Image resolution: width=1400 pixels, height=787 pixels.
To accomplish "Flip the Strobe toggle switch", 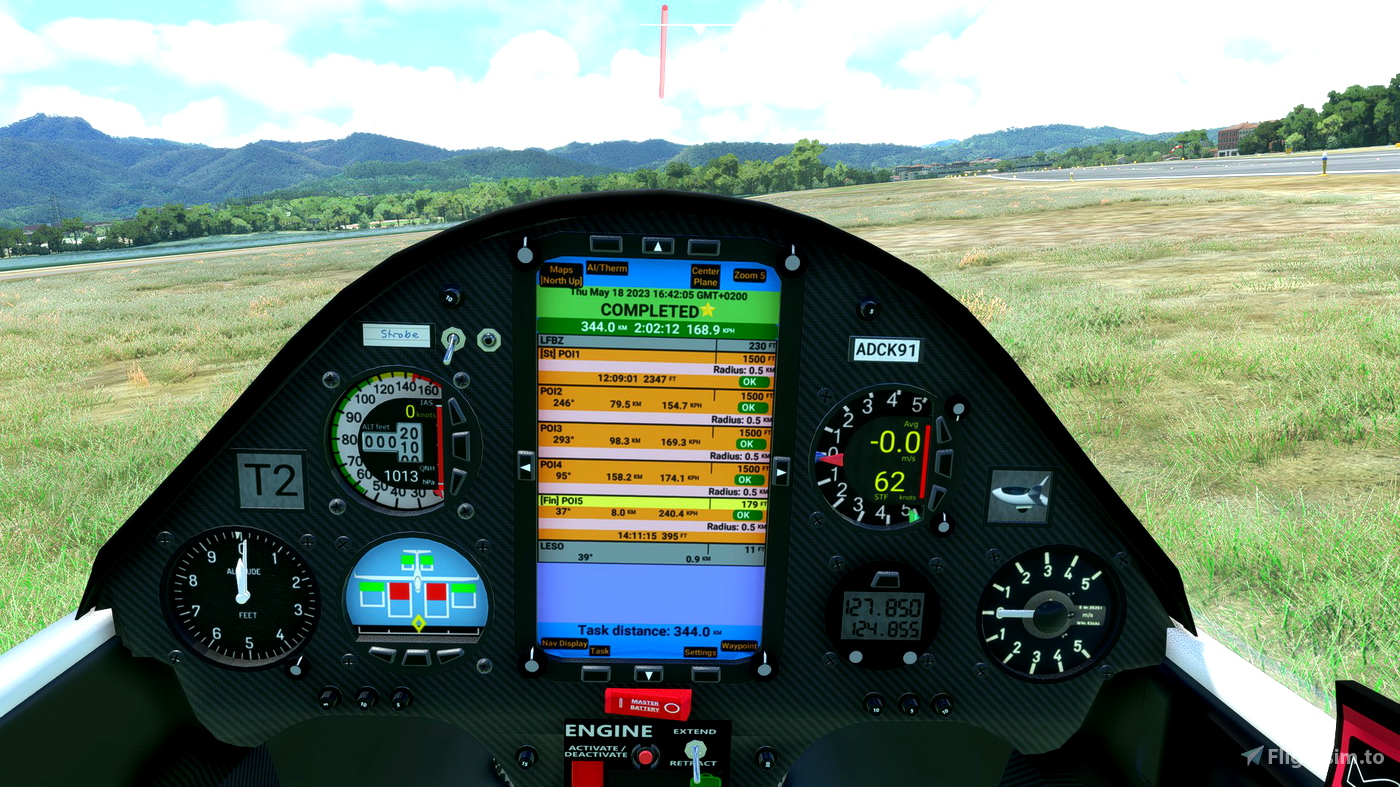I will [x=451, y=337].
